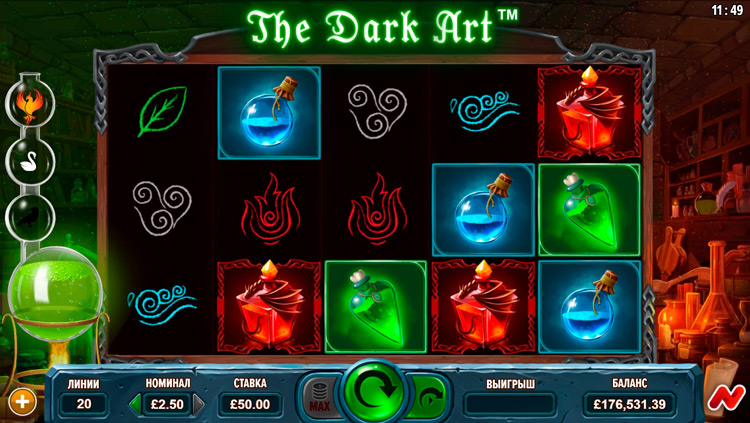Image resolution: width=750 pixels, height=423 pixels.
Task: Open the orange plus menu button
Action: pyautogui.click(x=21, y=402)
